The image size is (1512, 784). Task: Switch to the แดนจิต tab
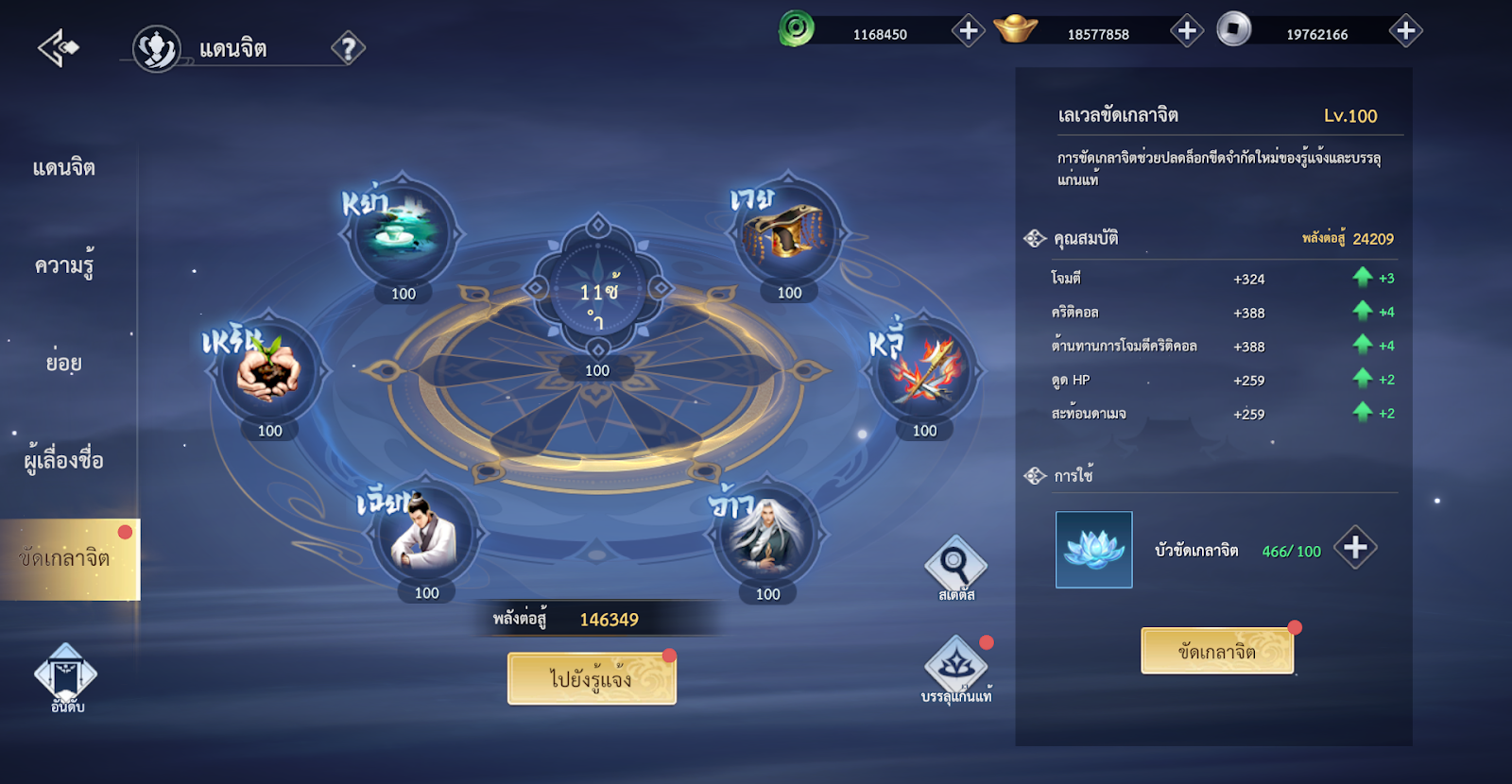[x=64, y=168]
